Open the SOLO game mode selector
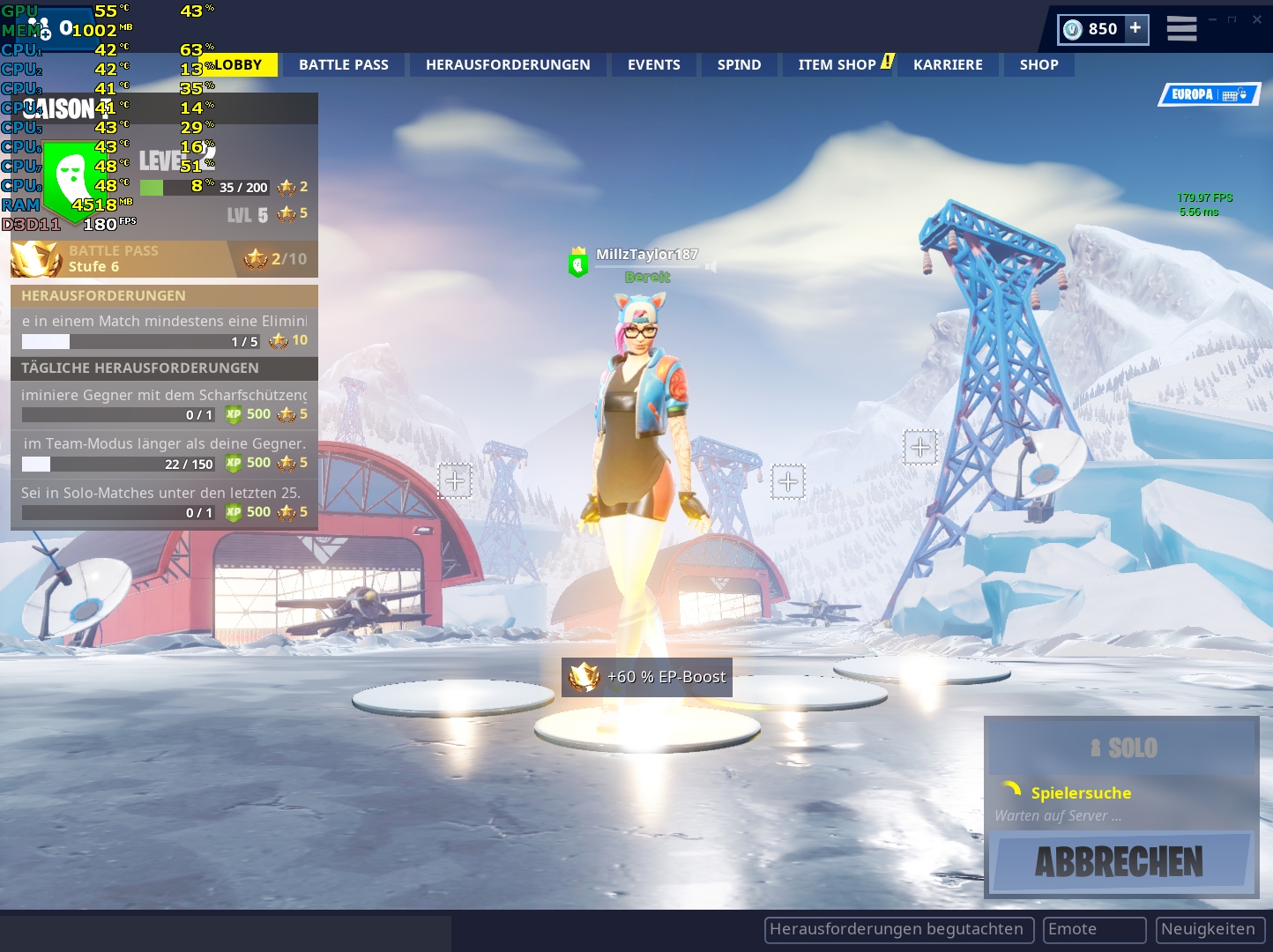The width and height of the screenshot is (1273, 952). click(x=1122, y=747)
